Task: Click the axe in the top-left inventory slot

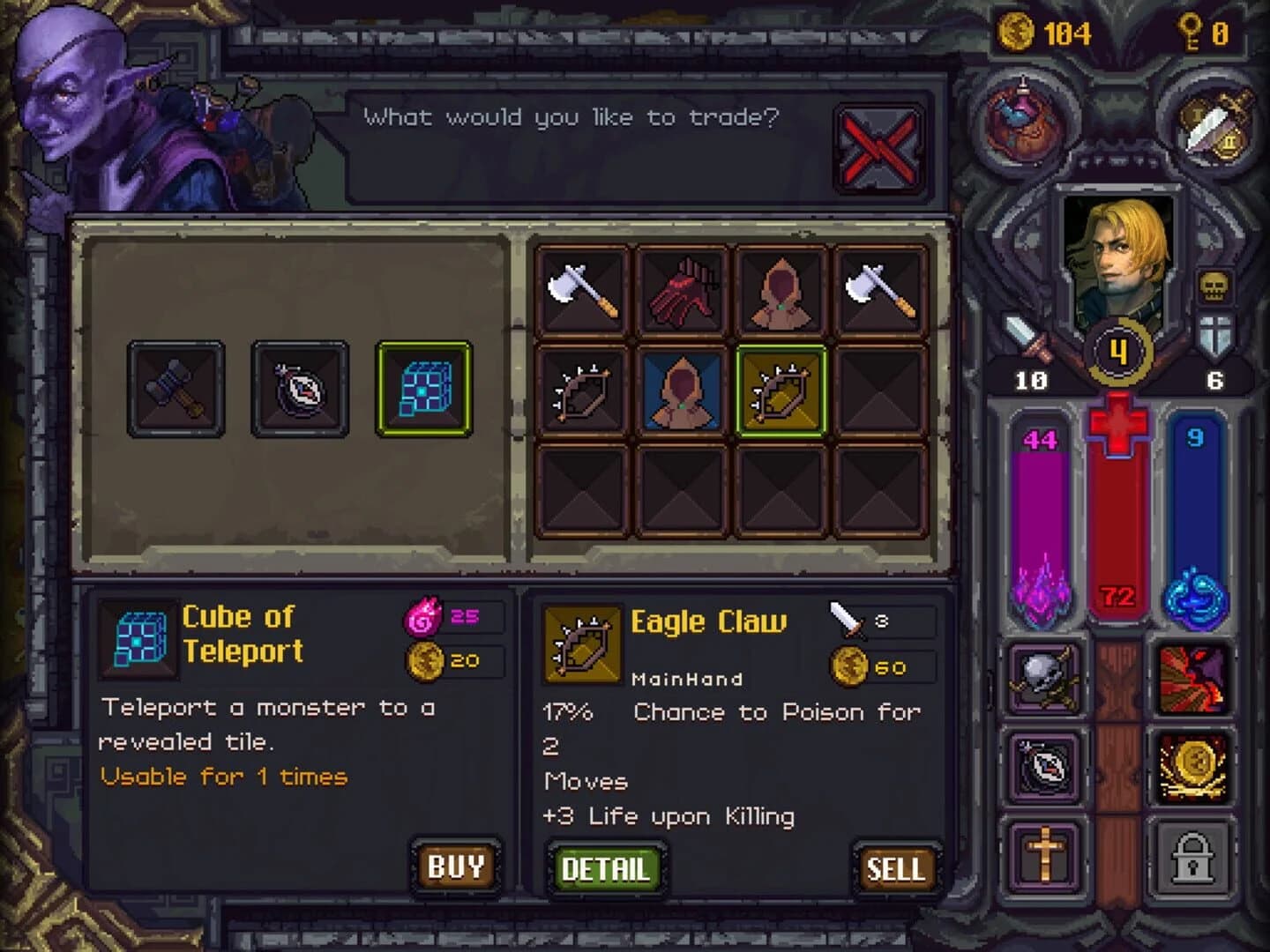Action: tap(587, 291)
